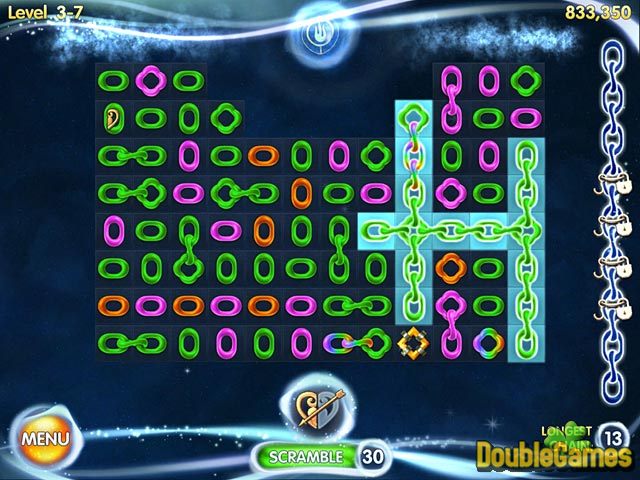Select the black and gold diamond tile
Screen dimensions: 640x480
pos(413,343)
